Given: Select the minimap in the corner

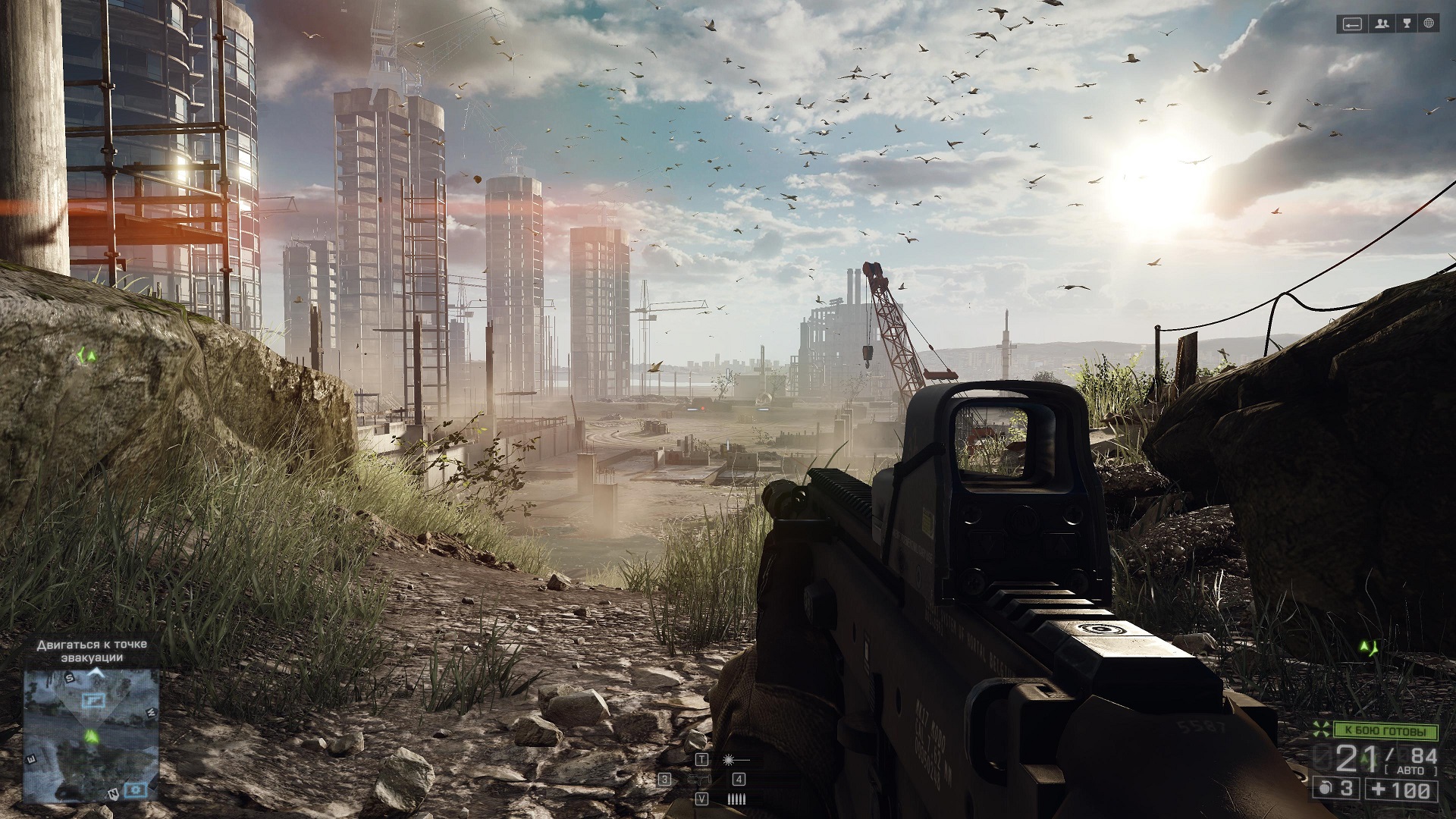Looking at the screenshot, I should [x=91, y=735].
